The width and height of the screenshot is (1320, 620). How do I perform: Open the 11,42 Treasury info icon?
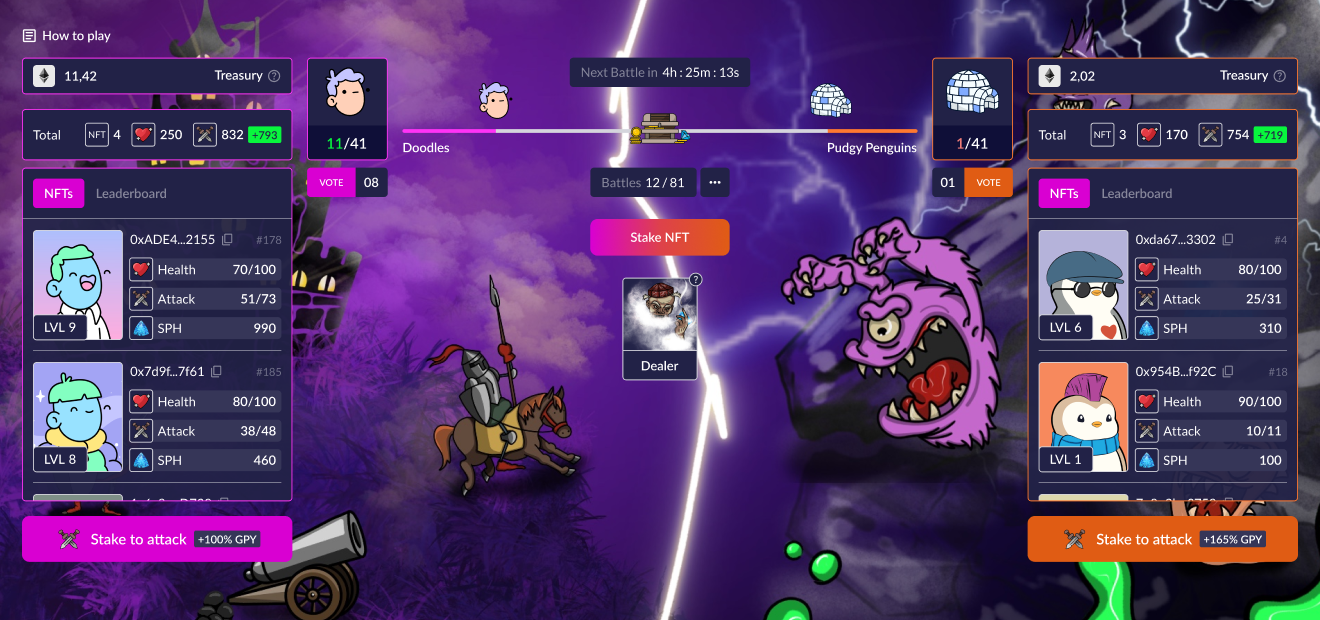274,76
